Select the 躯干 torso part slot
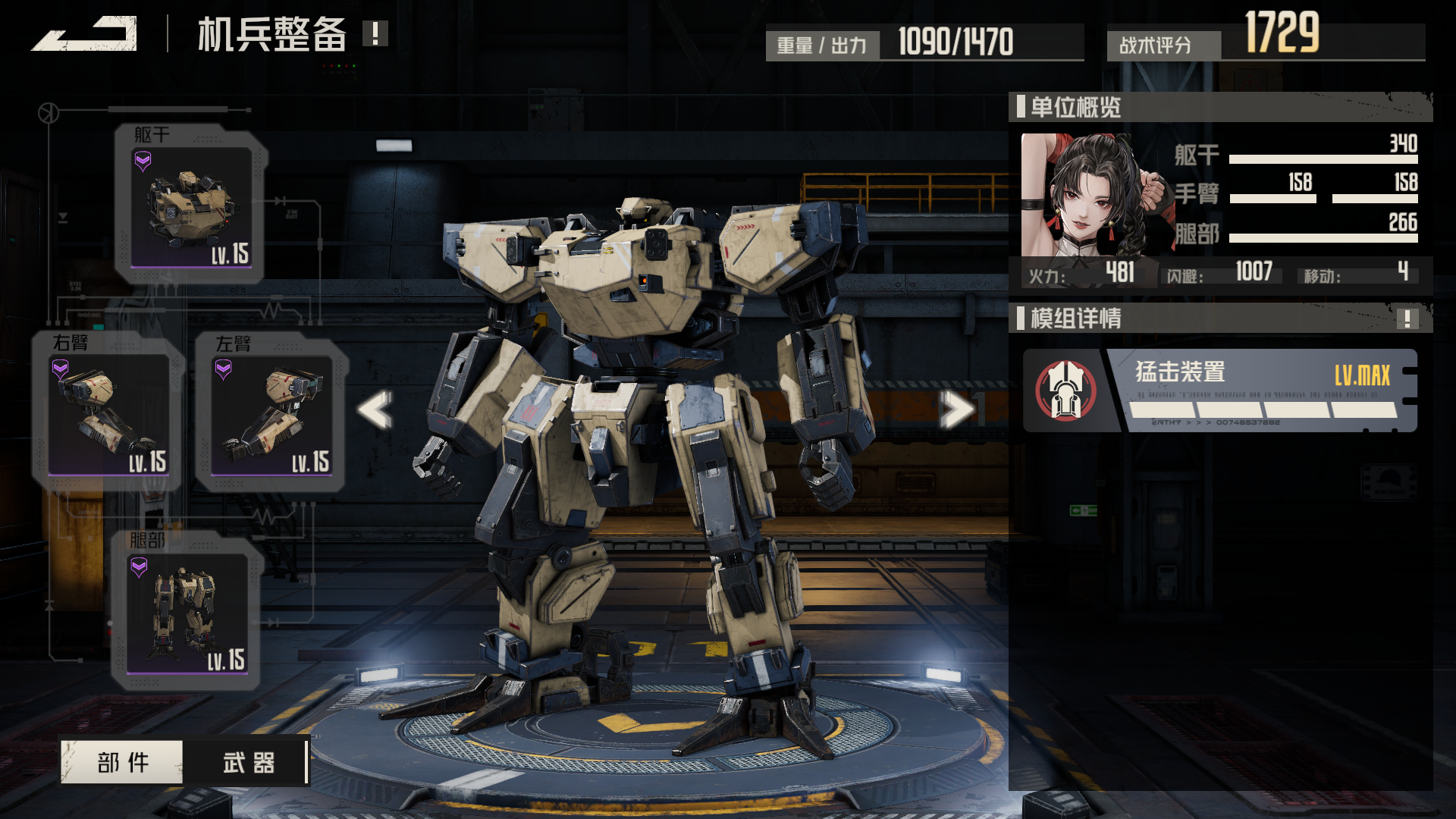This screenshot has height=819, width=1456. tap(190, 206)
